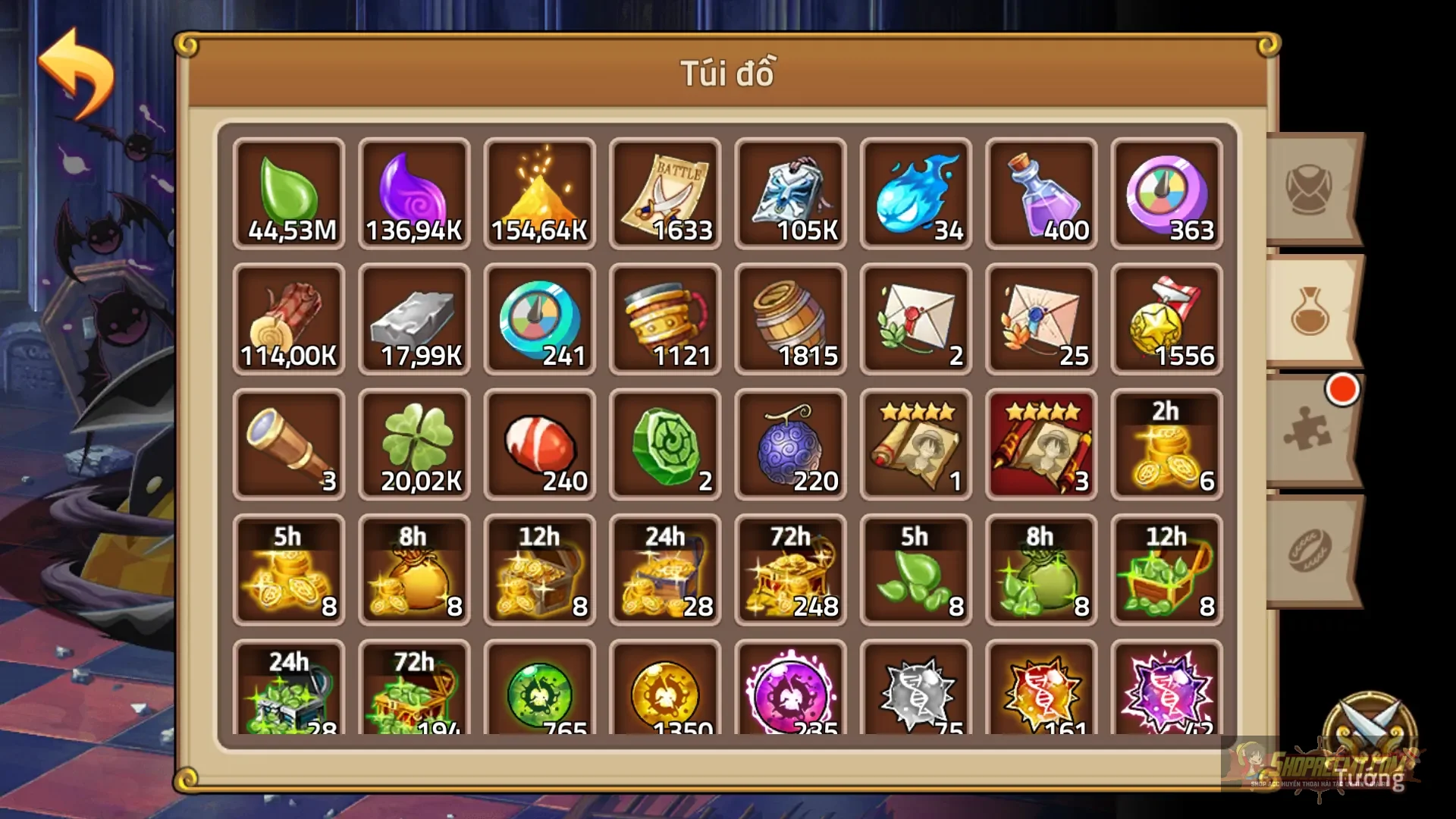Open the purple devil fruit showing 220

pos(790,444)
